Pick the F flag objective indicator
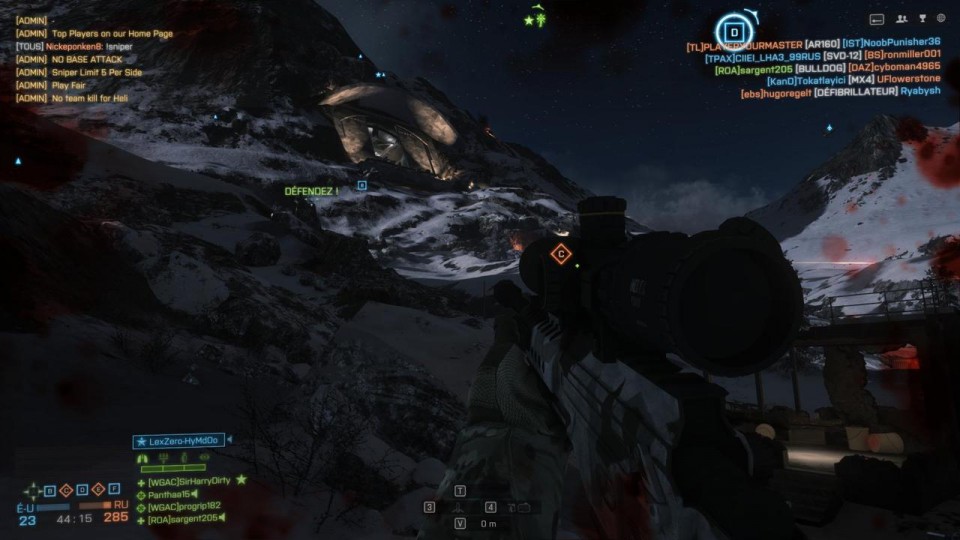Viewport: 960px width, 540px height. point(114,490)
